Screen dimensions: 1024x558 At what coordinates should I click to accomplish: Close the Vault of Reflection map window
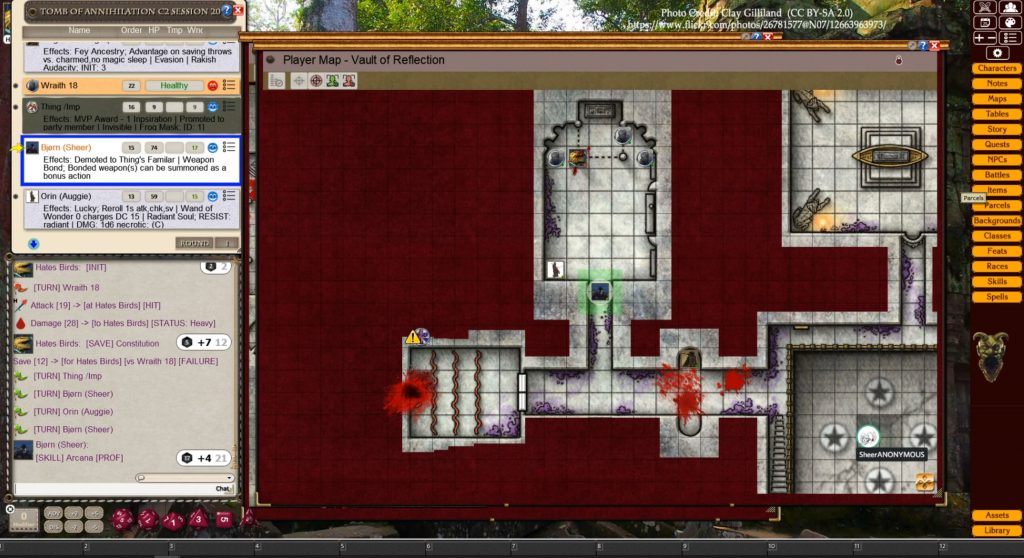(x=934, y=45)
